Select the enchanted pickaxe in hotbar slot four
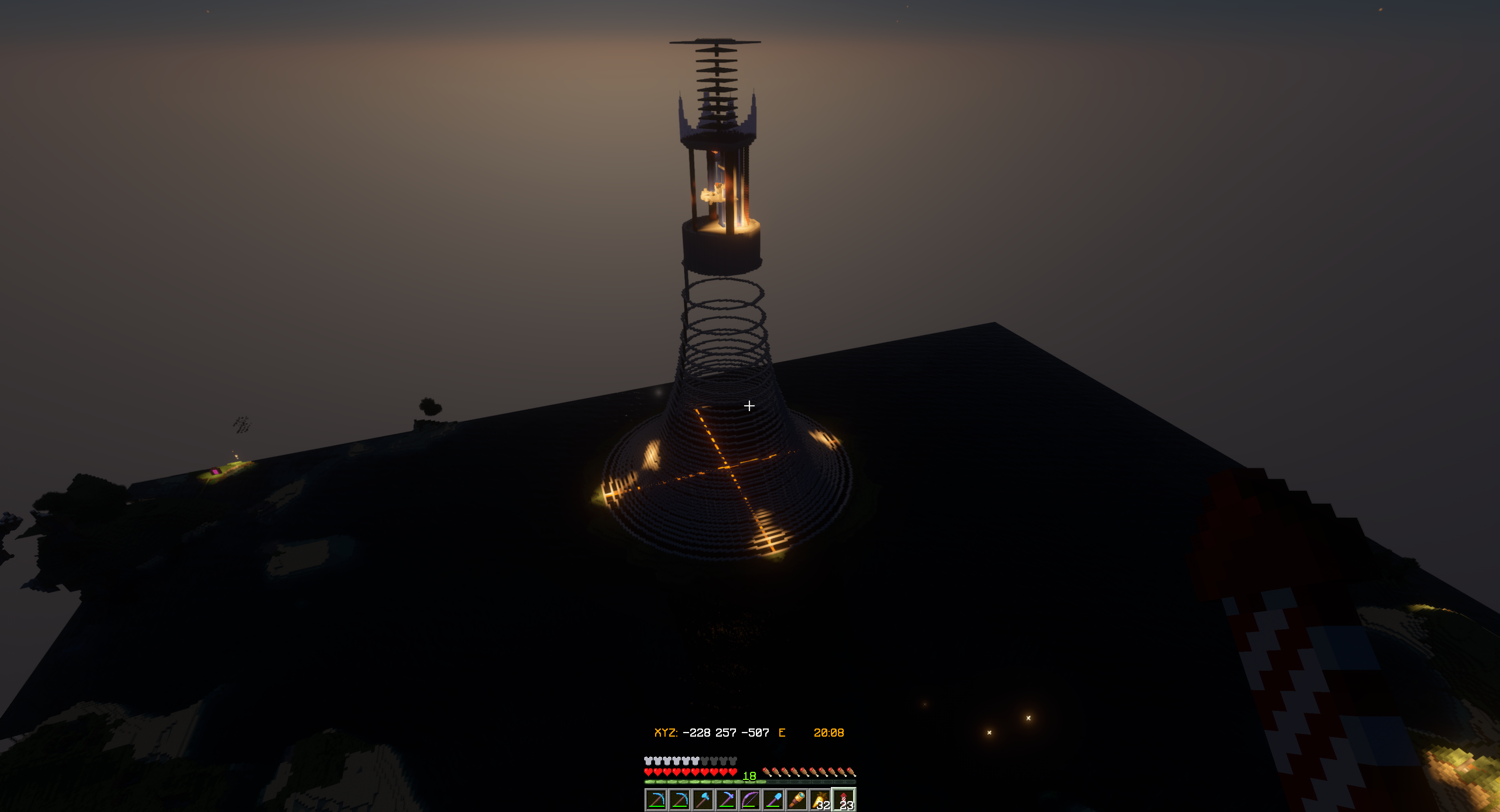The height and width of the screenshot is (812, 1500). point(727,801)
